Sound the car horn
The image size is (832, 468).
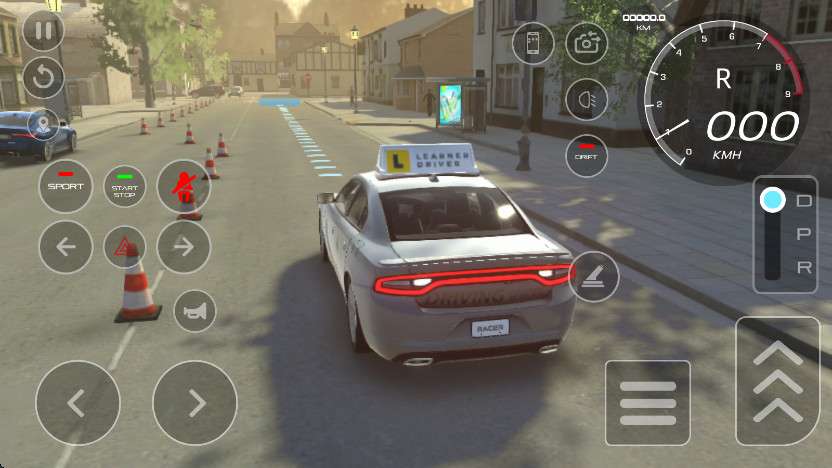(195, 311)
